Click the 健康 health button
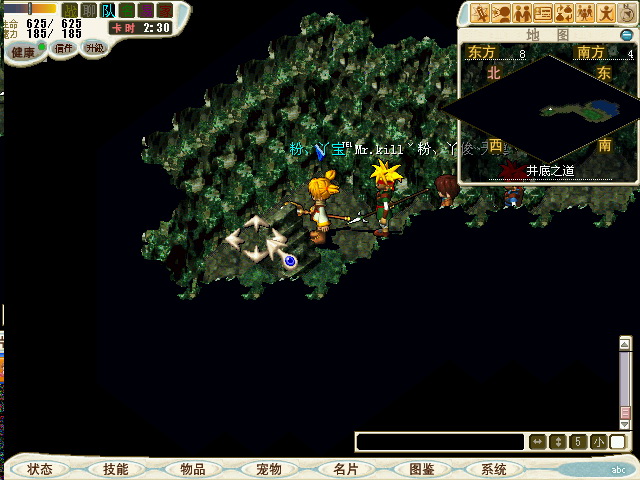 24,50
